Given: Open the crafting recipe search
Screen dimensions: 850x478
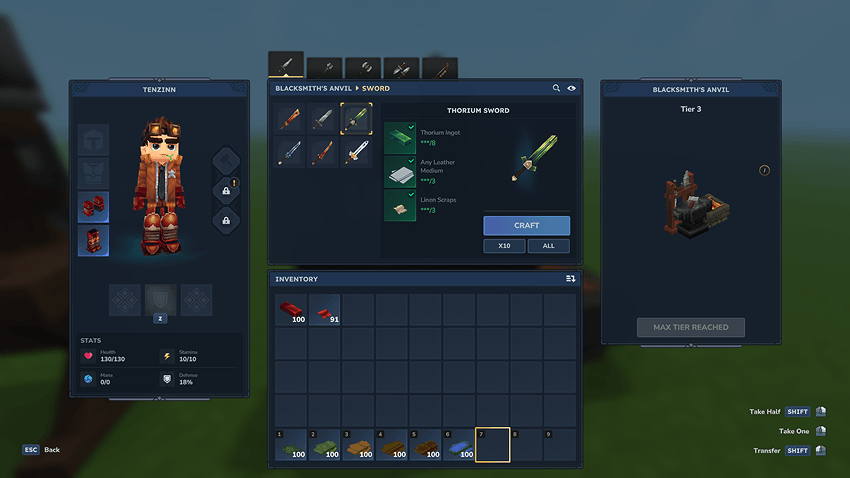Looking at the screenshot, I should (557, 88).
